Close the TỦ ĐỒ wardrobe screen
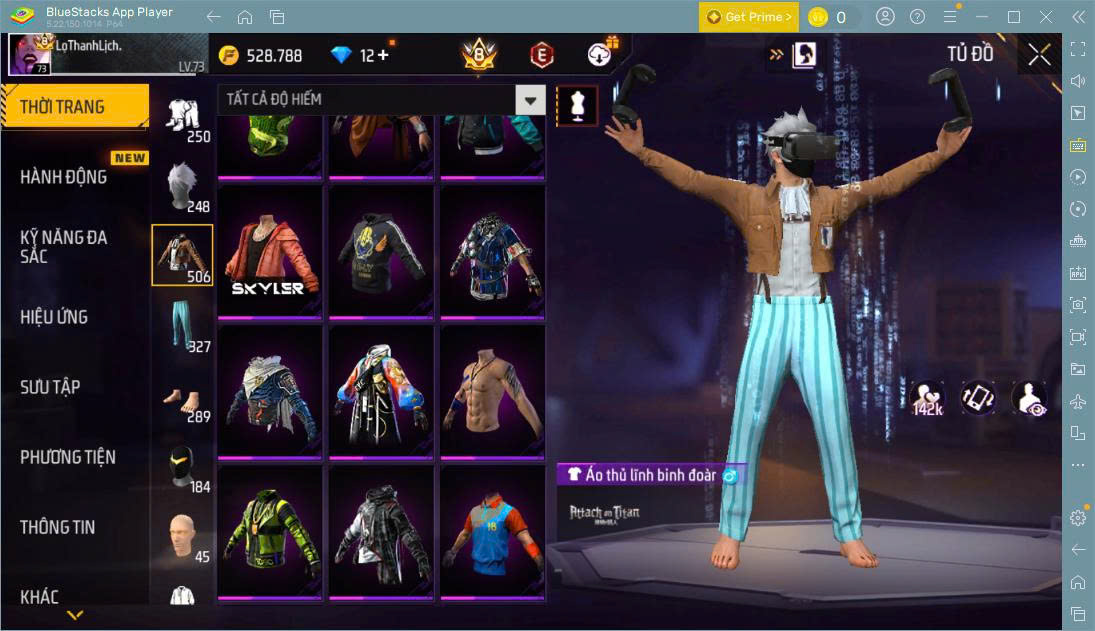 coord(1039,54)
